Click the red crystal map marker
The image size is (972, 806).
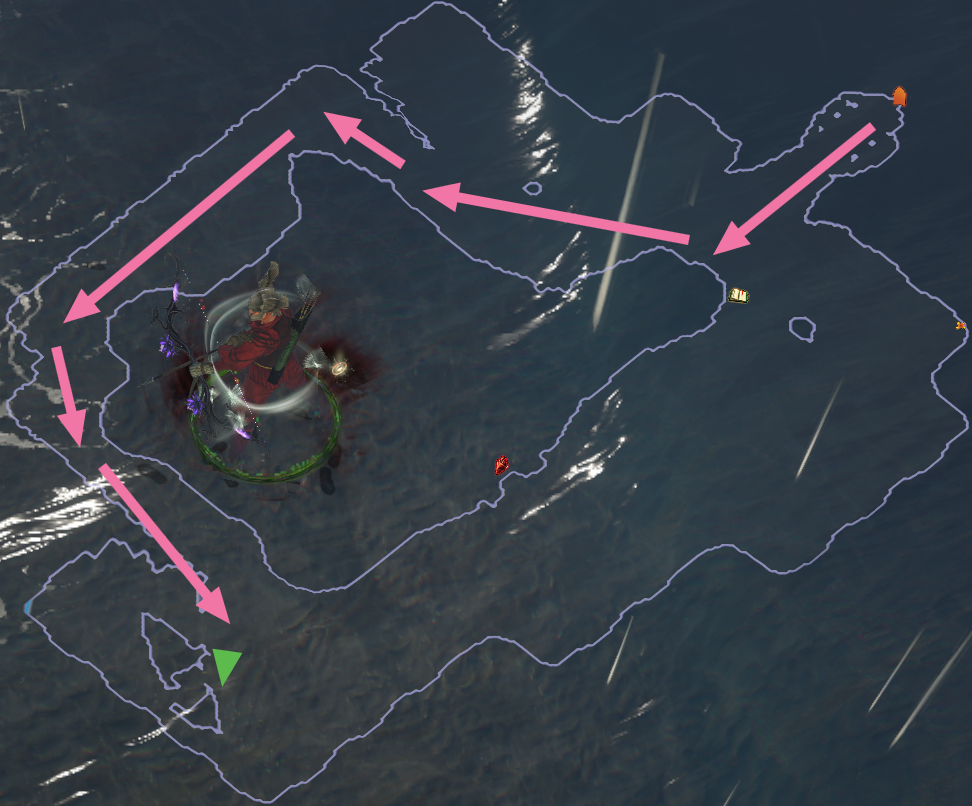pos(502,464)
